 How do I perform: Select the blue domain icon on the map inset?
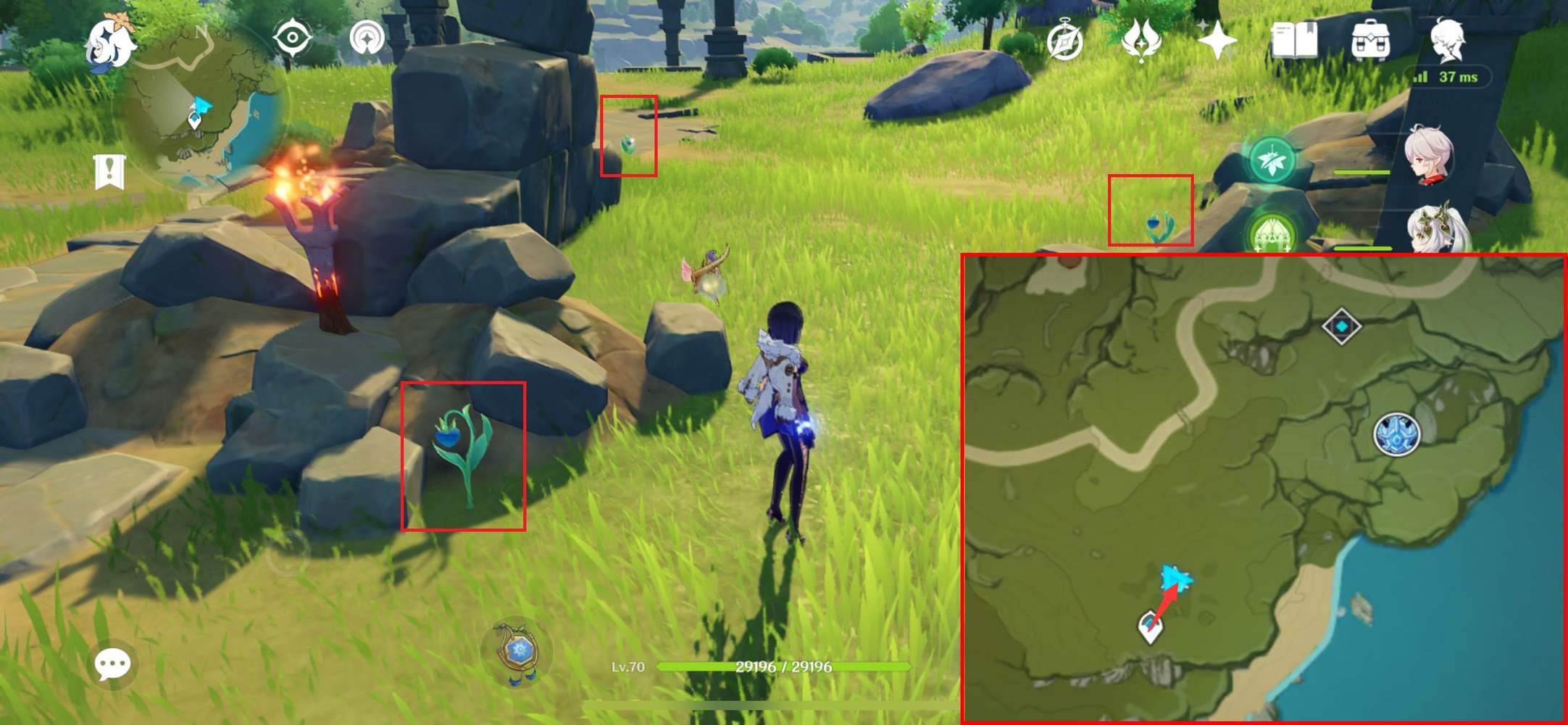(1396, 435)
